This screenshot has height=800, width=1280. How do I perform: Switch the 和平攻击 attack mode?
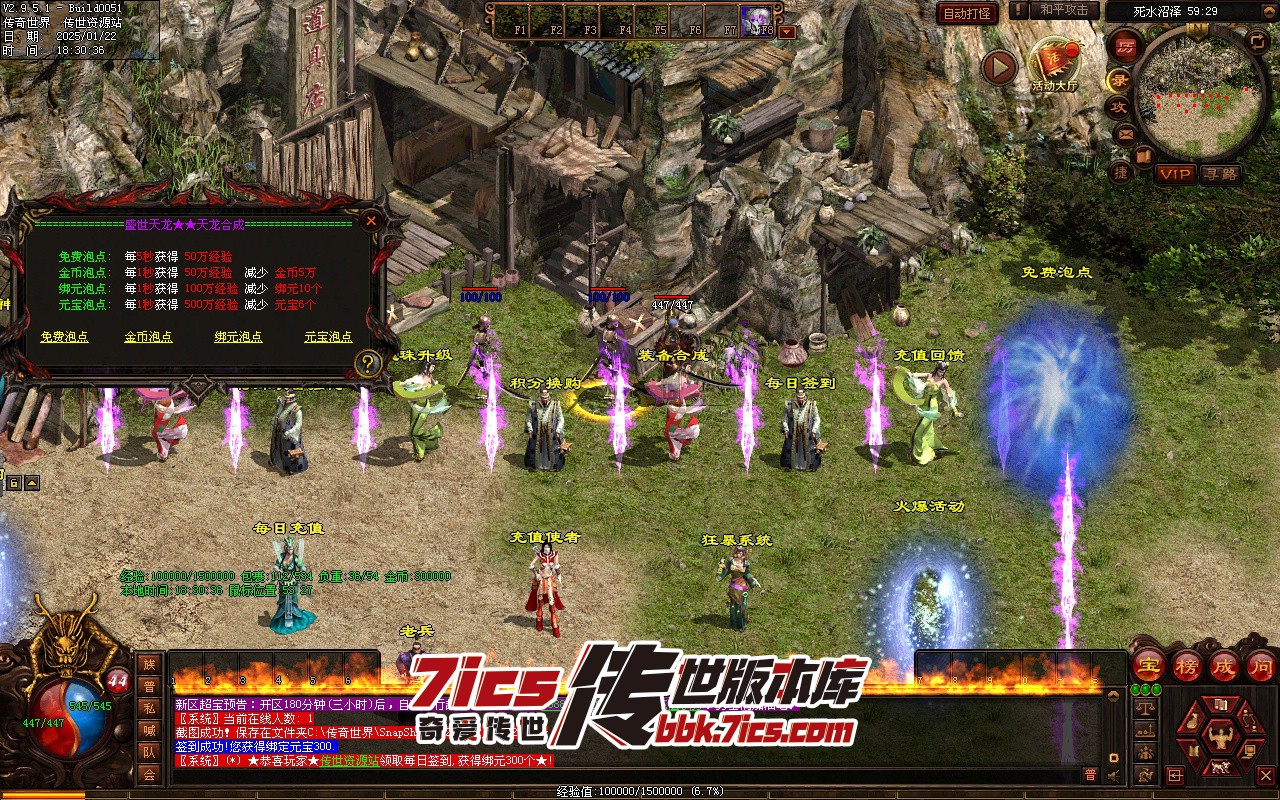[1064, 10]
